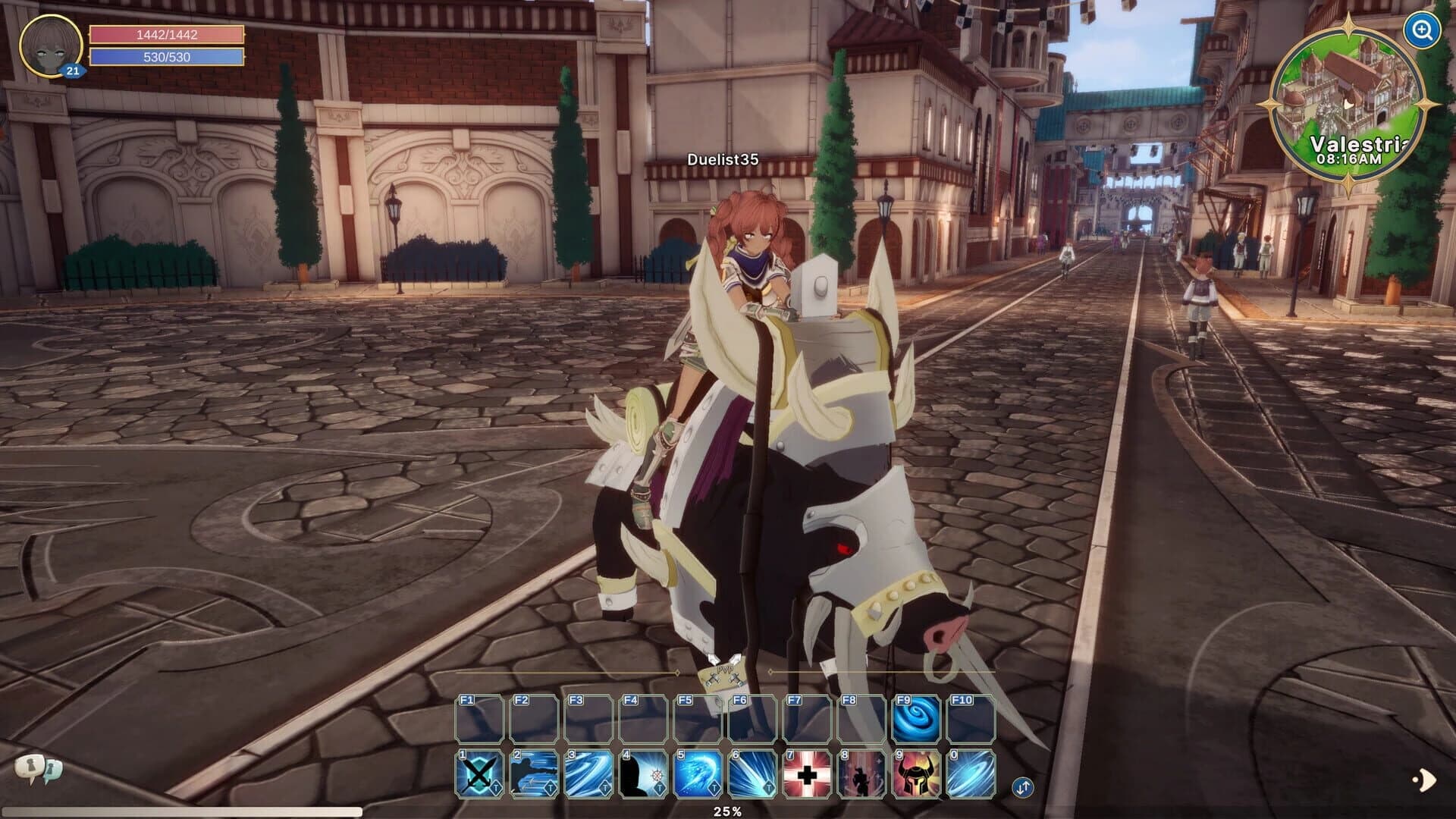This screenshot has height=819, width=1456.
Task: Click the 25% progress indicator
Action: [x=729, y=810]
